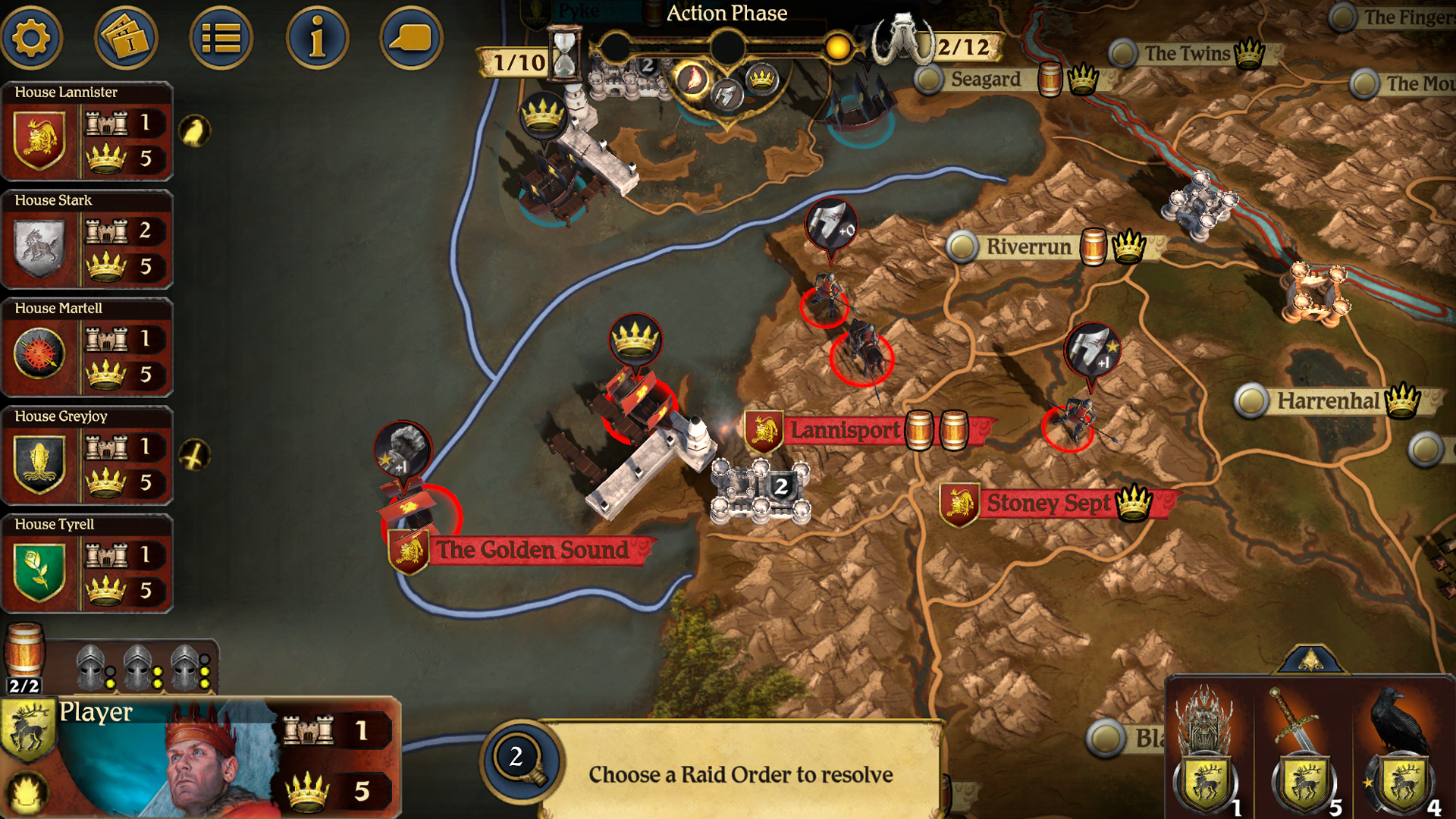Open the gear settings menu

point(31,38)
